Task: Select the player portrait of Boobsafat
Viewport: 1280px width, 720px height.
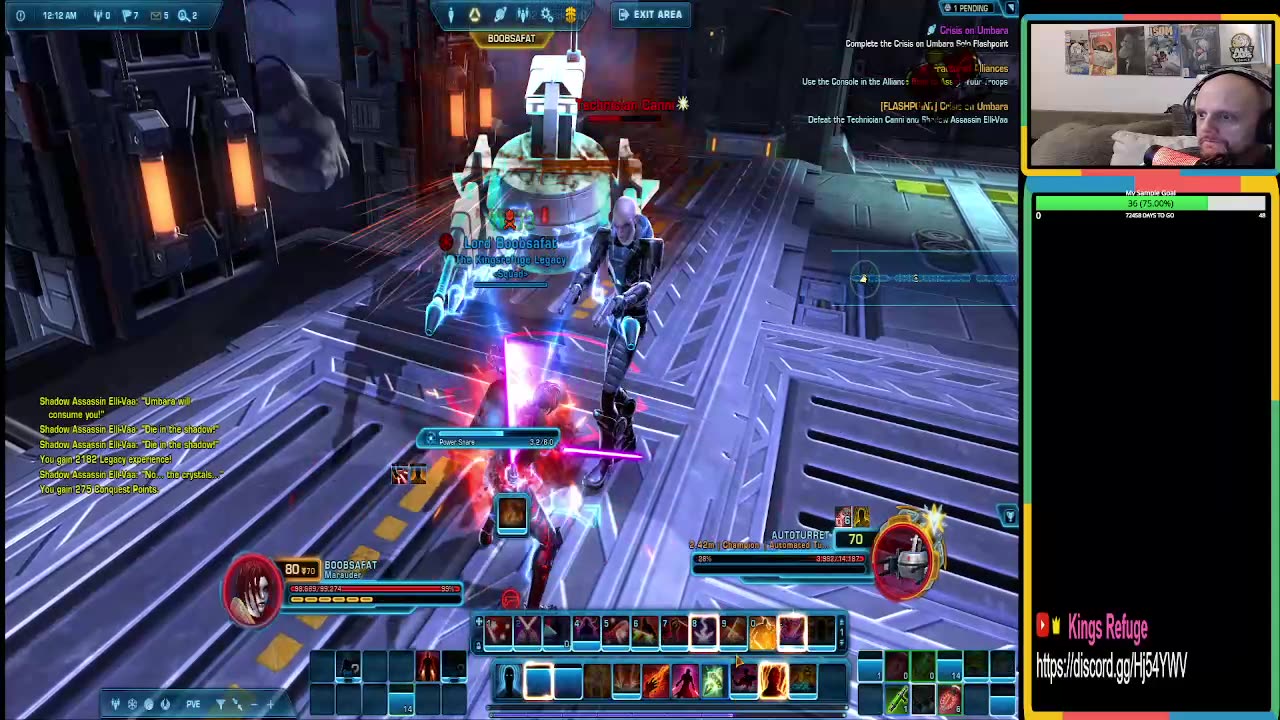Action: [x=252, y=588]
